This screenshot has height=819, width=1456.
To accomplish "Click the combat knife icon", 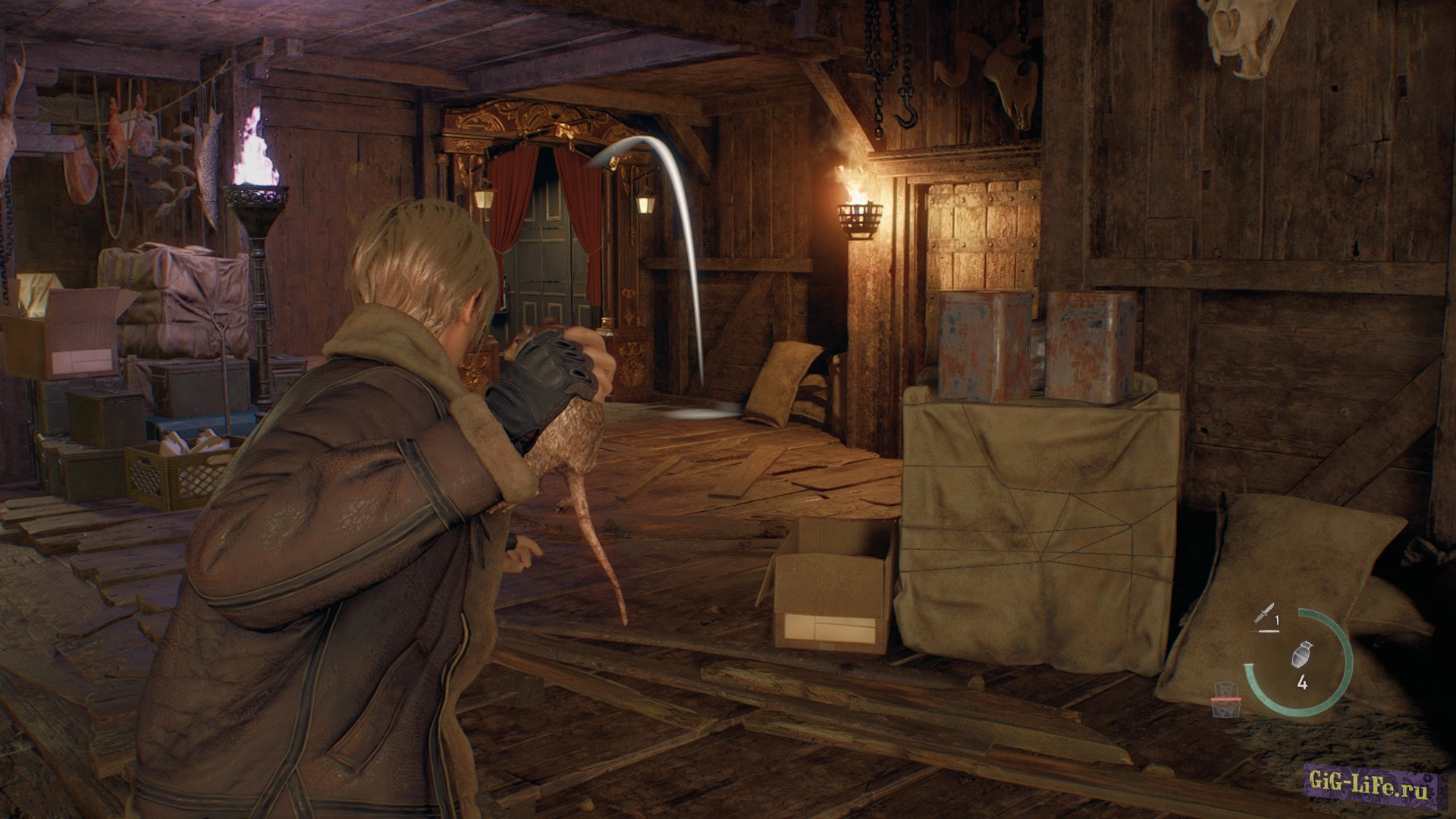I will pyautogui.click(x=1263, y=614).
